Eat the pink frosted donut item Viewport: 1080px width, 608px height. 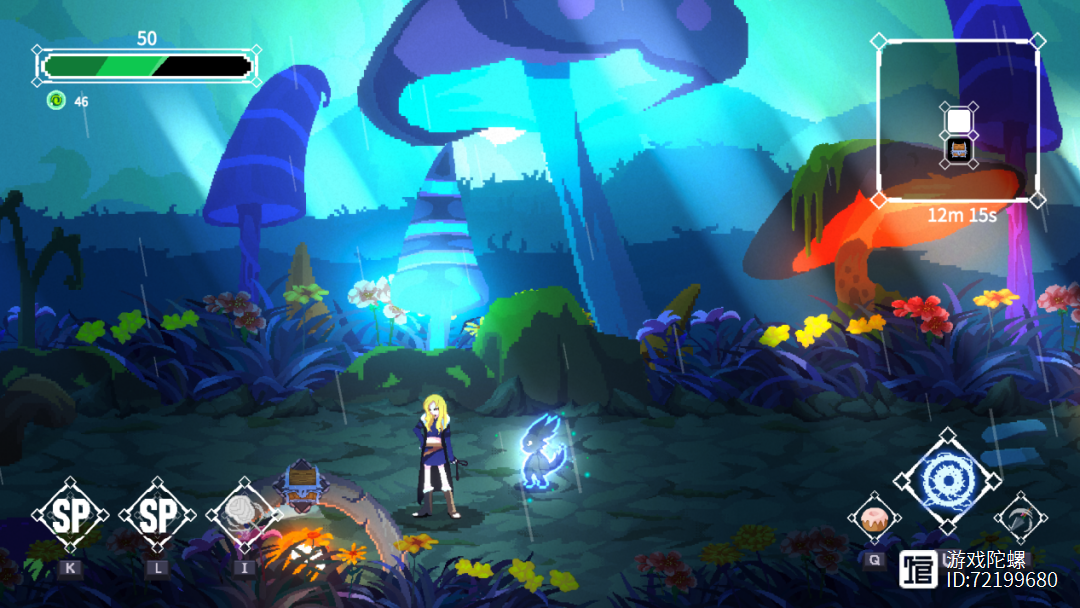pos(874,519)
